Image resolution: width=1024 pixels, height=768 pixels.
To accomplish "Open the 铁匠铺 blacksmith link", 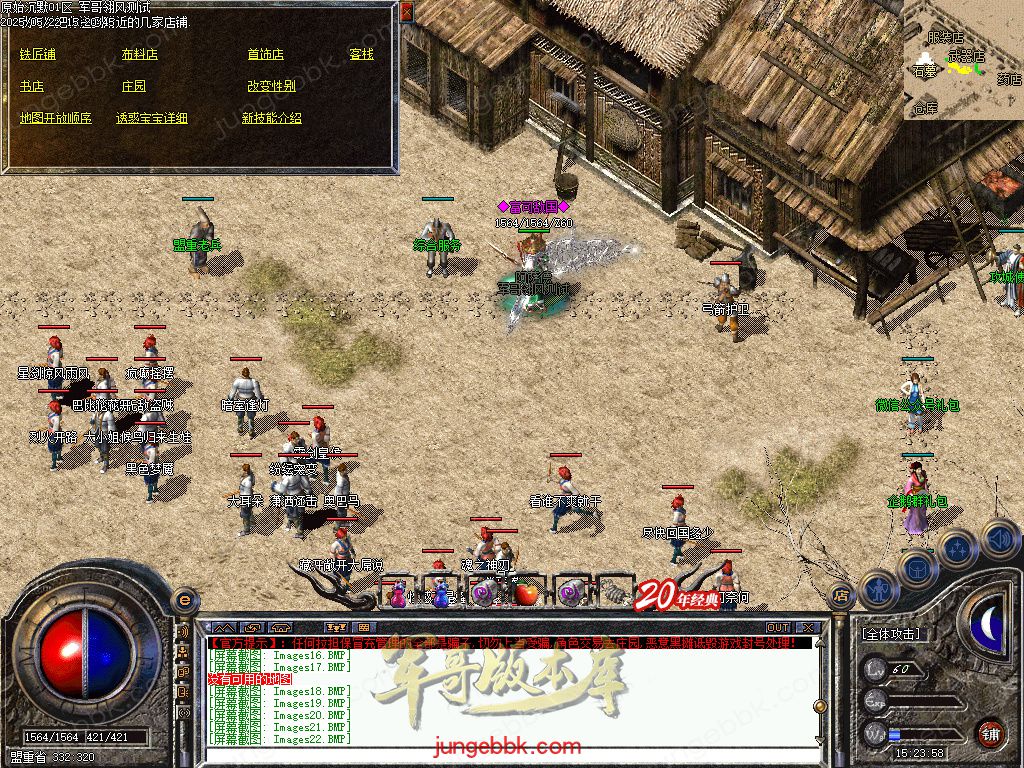I will 37,54.
